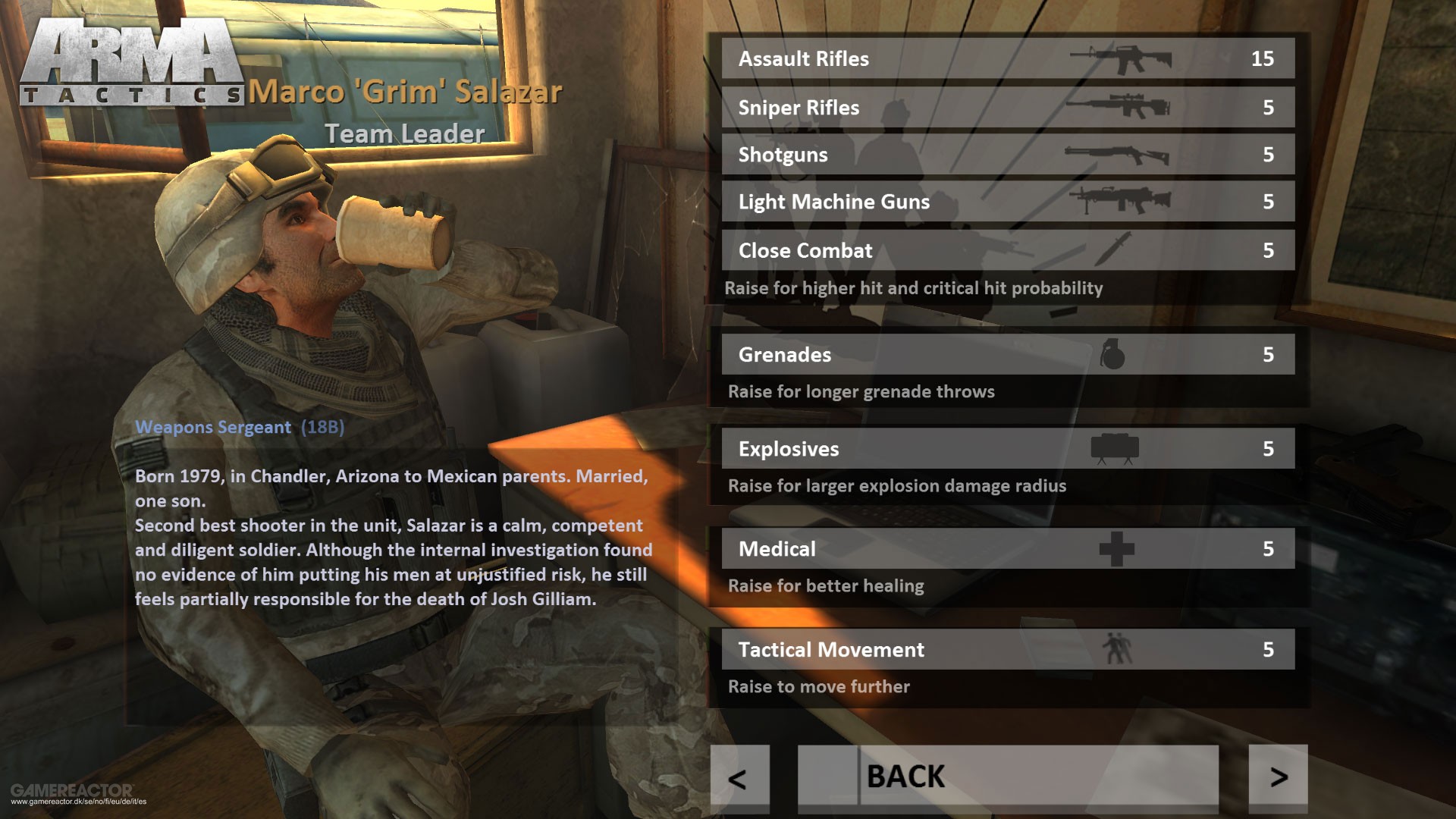The height and width of the screenshot is (819, 1456).
Task: Open the Assault Rifles skill row
Action: click(x=1009, y=58)
